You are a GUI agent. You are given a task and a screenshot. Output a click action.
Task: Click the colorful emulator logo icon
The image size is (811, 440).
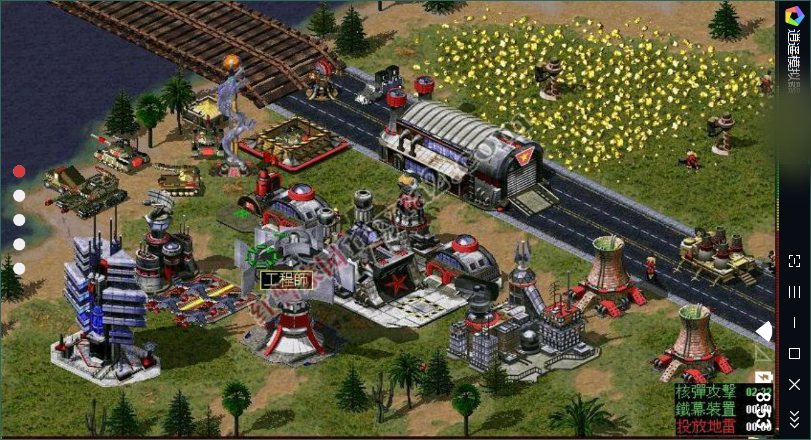point(794,12)
